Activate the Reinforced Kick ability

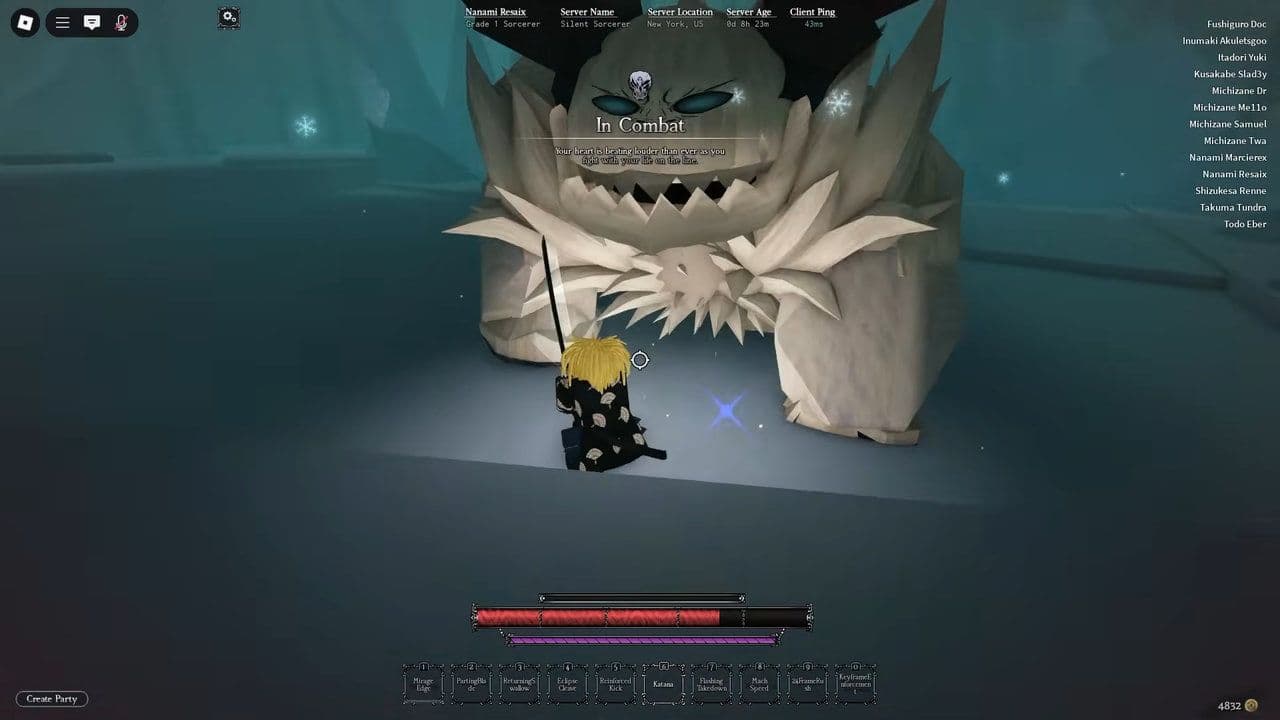pyautogui.click(x=615, y=684)
